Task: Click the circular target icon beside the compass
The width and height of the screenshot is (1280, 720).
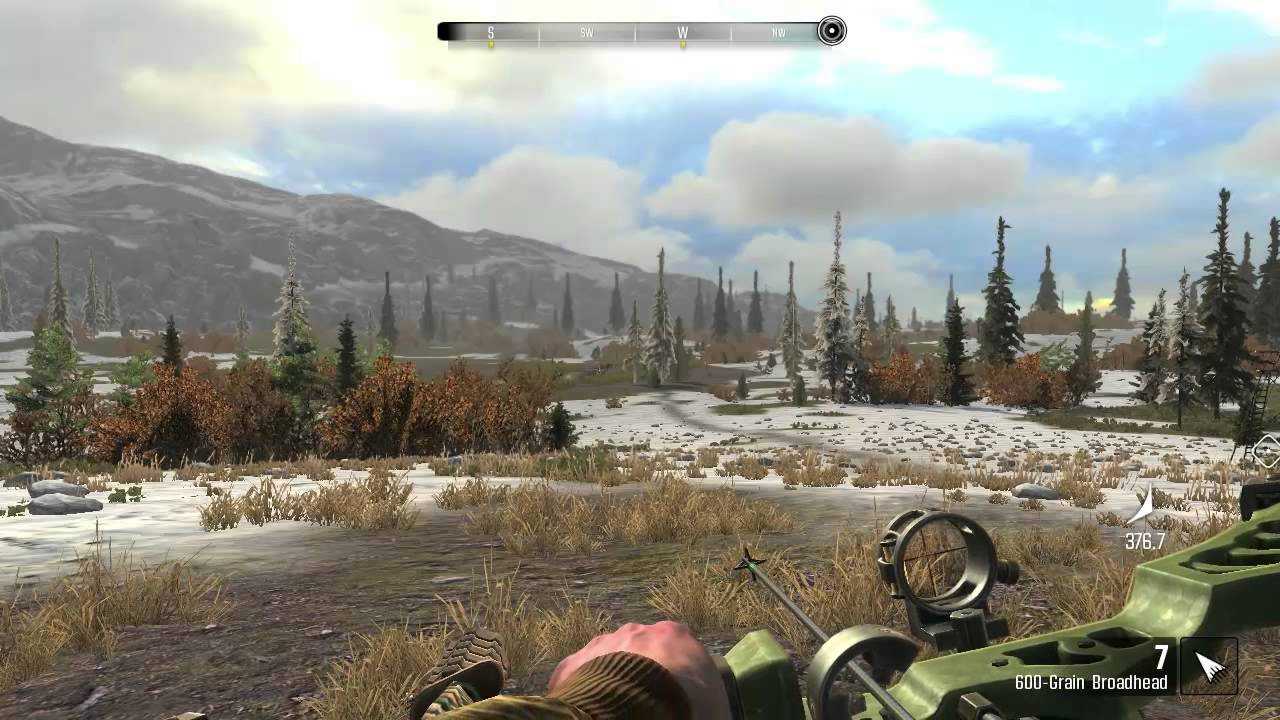Action: pos(831,32)
